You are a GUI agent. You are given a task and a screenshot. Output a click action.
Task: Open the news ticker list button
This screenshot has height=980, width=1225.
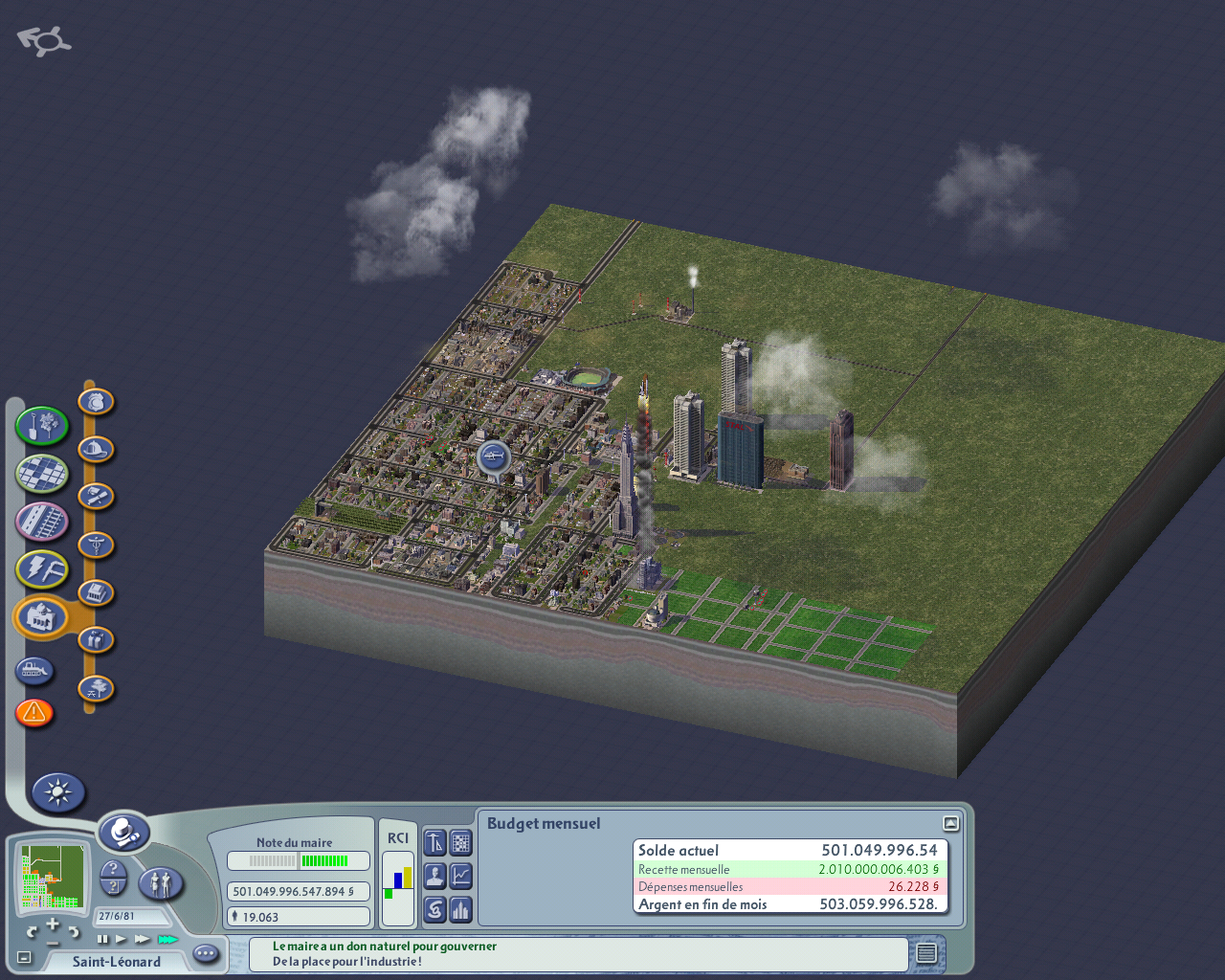pyautogui.click(x=925, y=953)
